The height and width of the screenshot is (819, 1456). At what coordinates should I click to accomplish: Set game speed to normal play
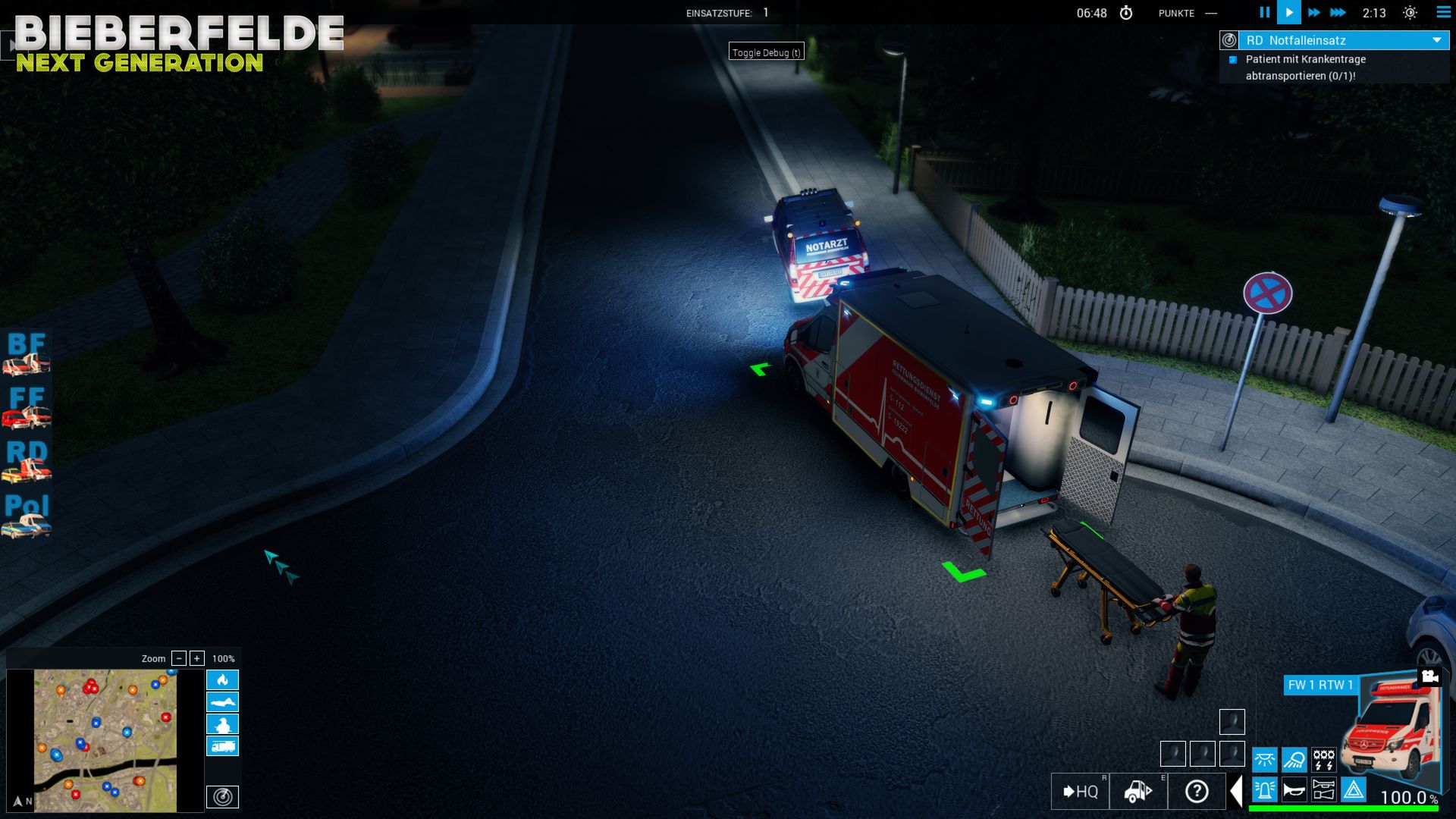[x=1289, y=12]
